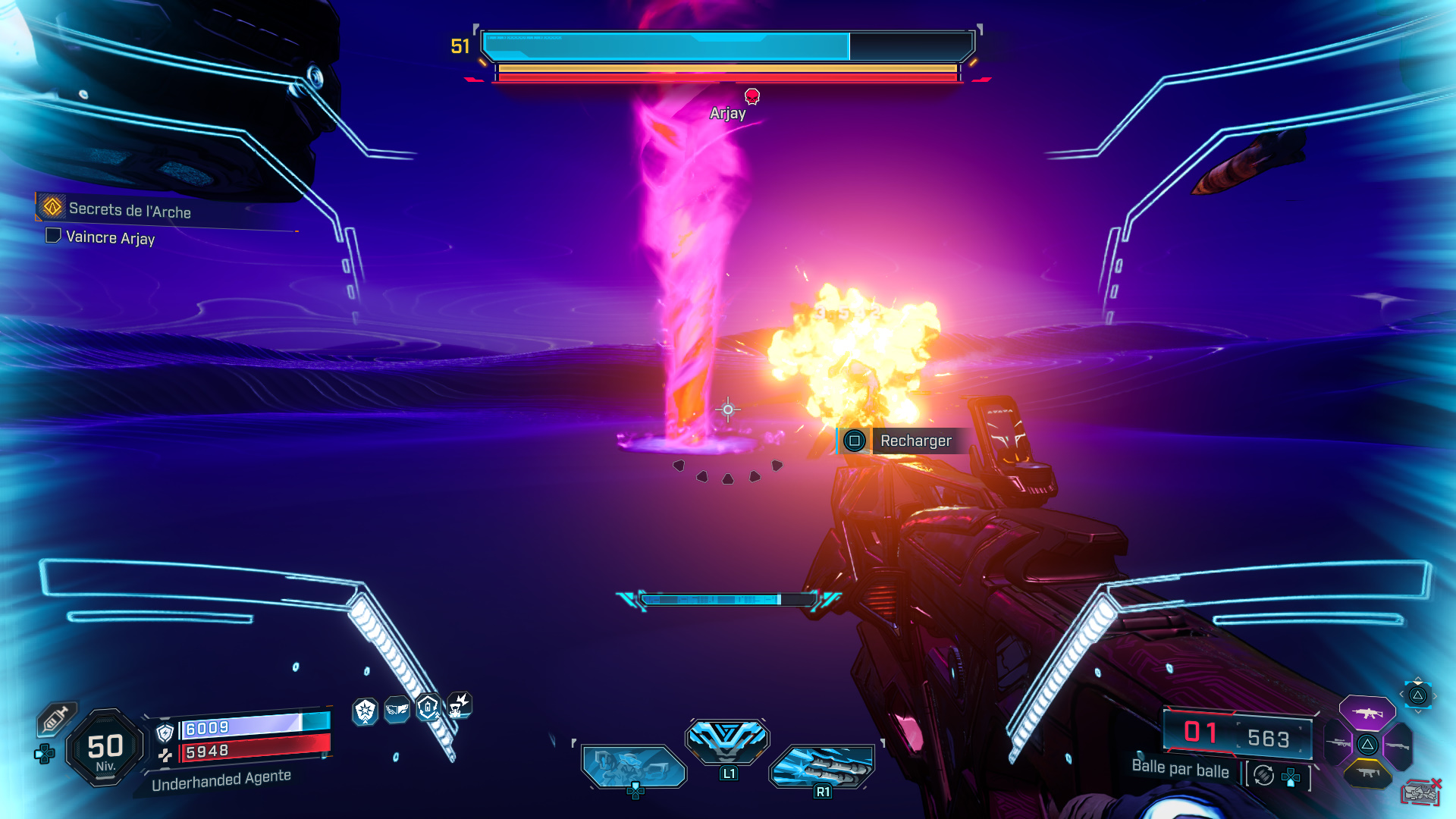Viewport: 1456px width, 819px height.
Task: Click the down chevron under the weapon swap widget
Action: (x=1419, y=711)
